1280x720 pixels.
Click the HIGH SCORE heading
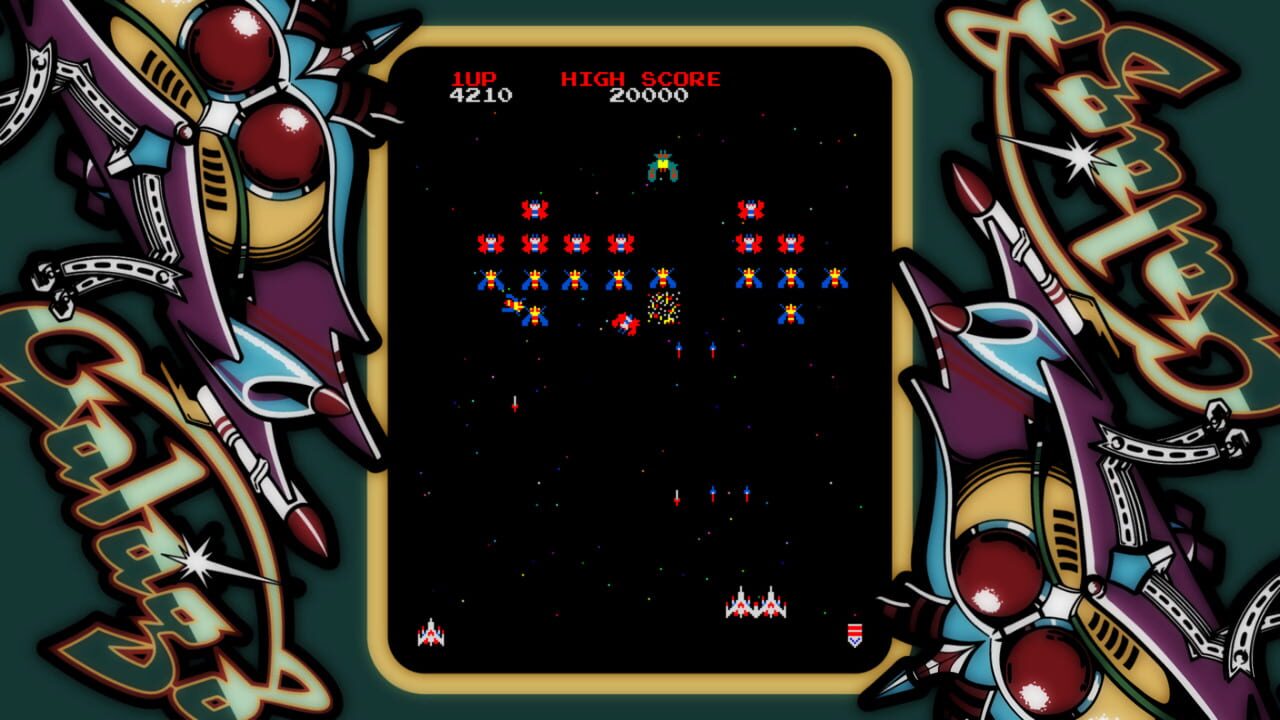[x=640, y=76]
